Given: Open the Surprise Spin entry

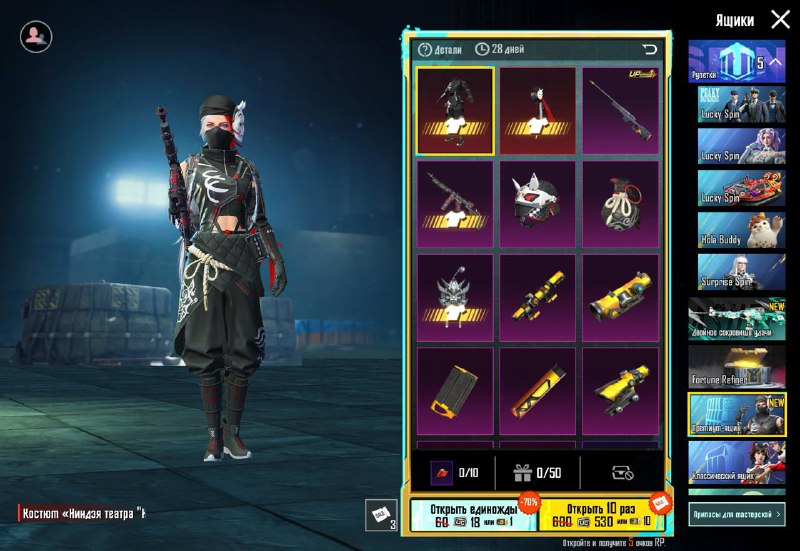Looking at the screenshot, I should (736, 271).
